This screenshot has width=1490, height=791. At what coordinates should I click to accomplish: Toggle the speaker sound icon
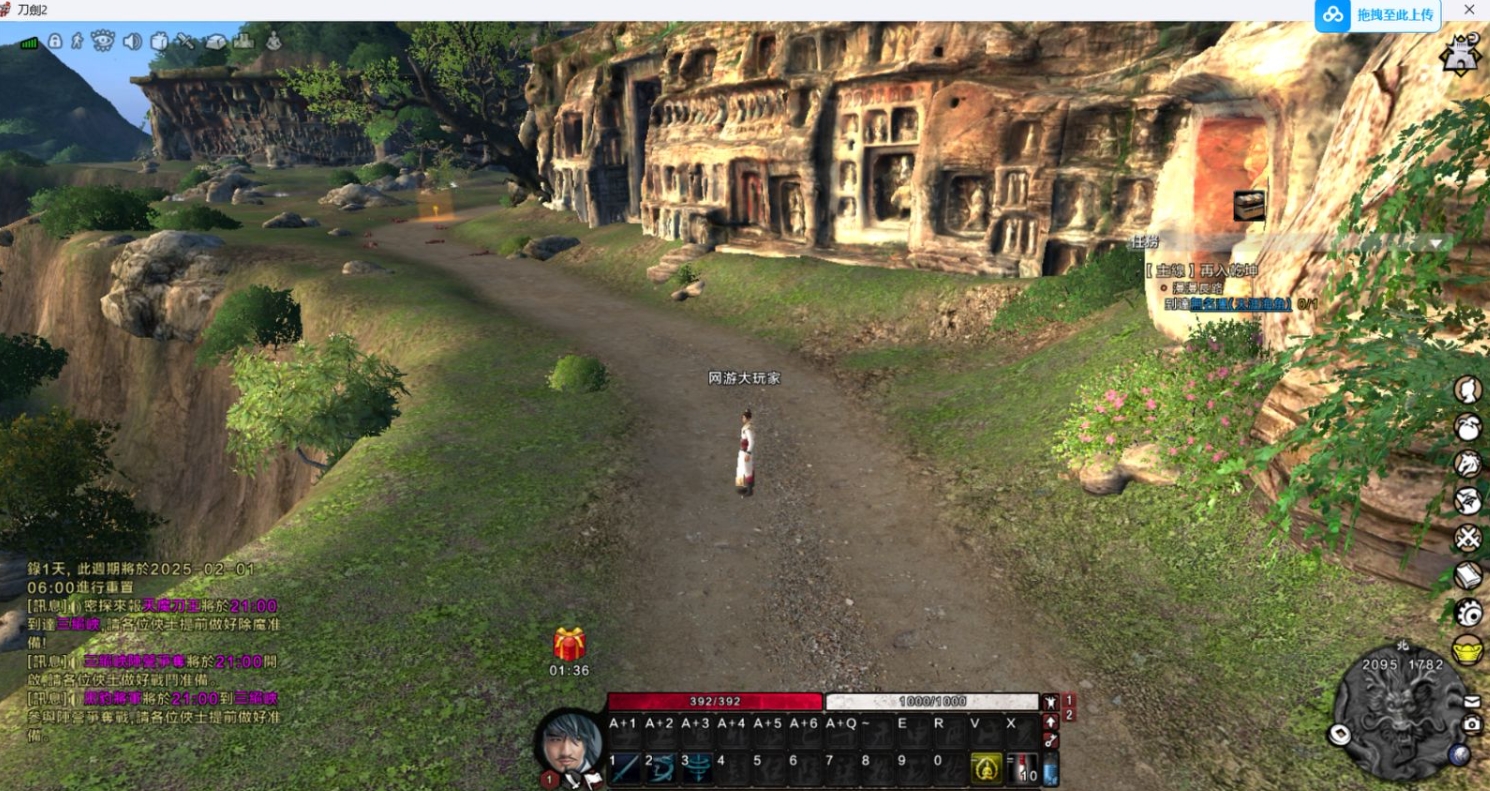[132, 41]
